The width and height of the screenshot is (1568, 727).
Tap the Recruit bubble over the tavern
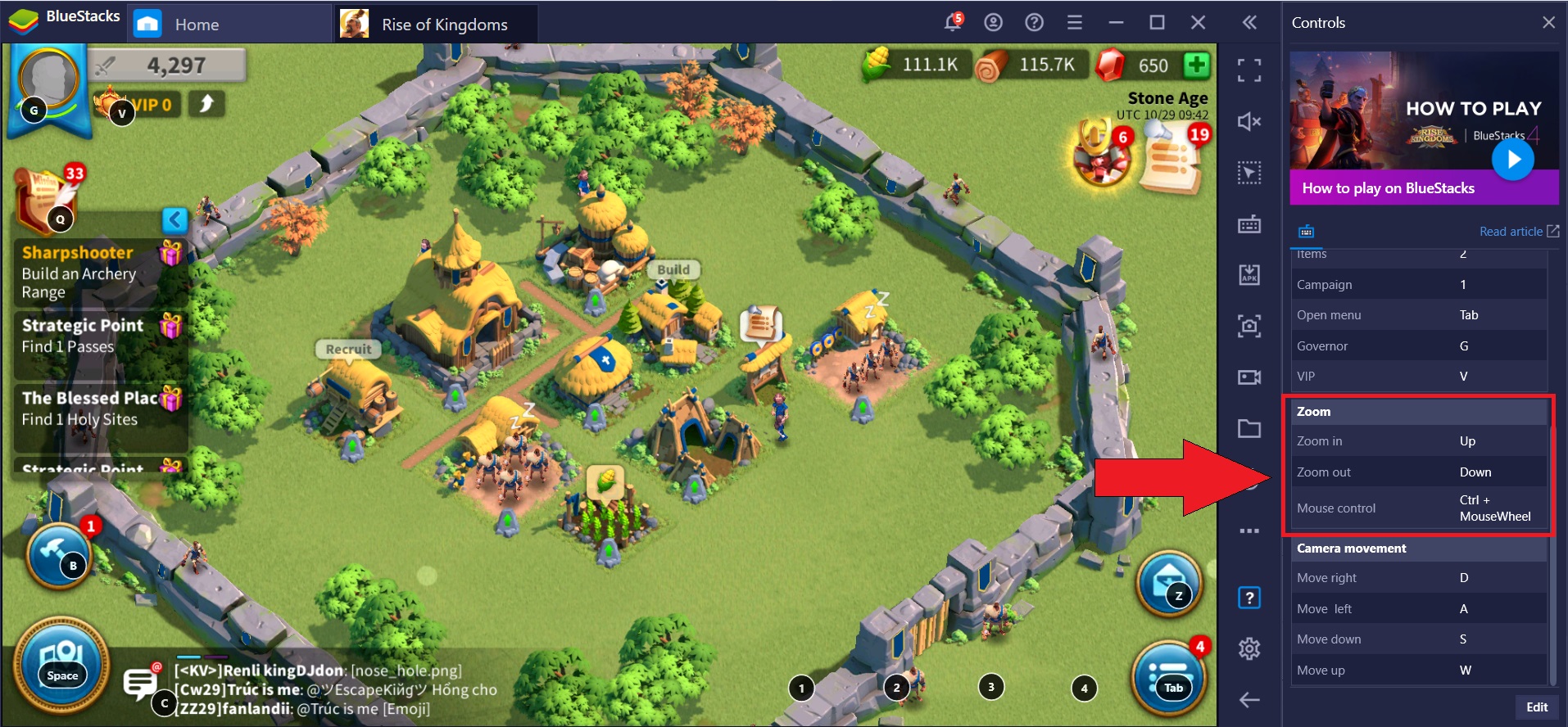click(348, 350)
